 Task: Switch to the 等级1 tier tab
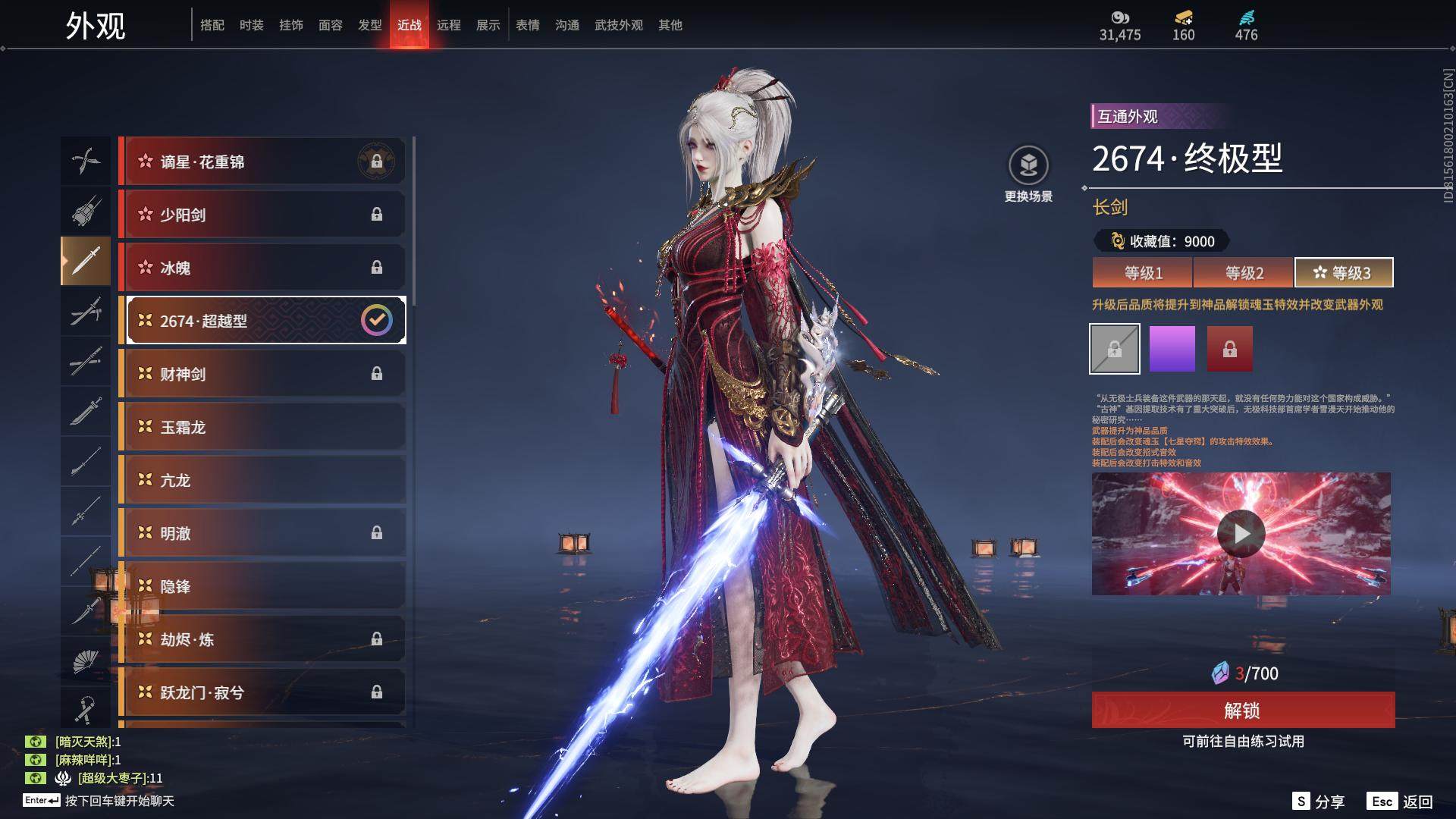1142,273
